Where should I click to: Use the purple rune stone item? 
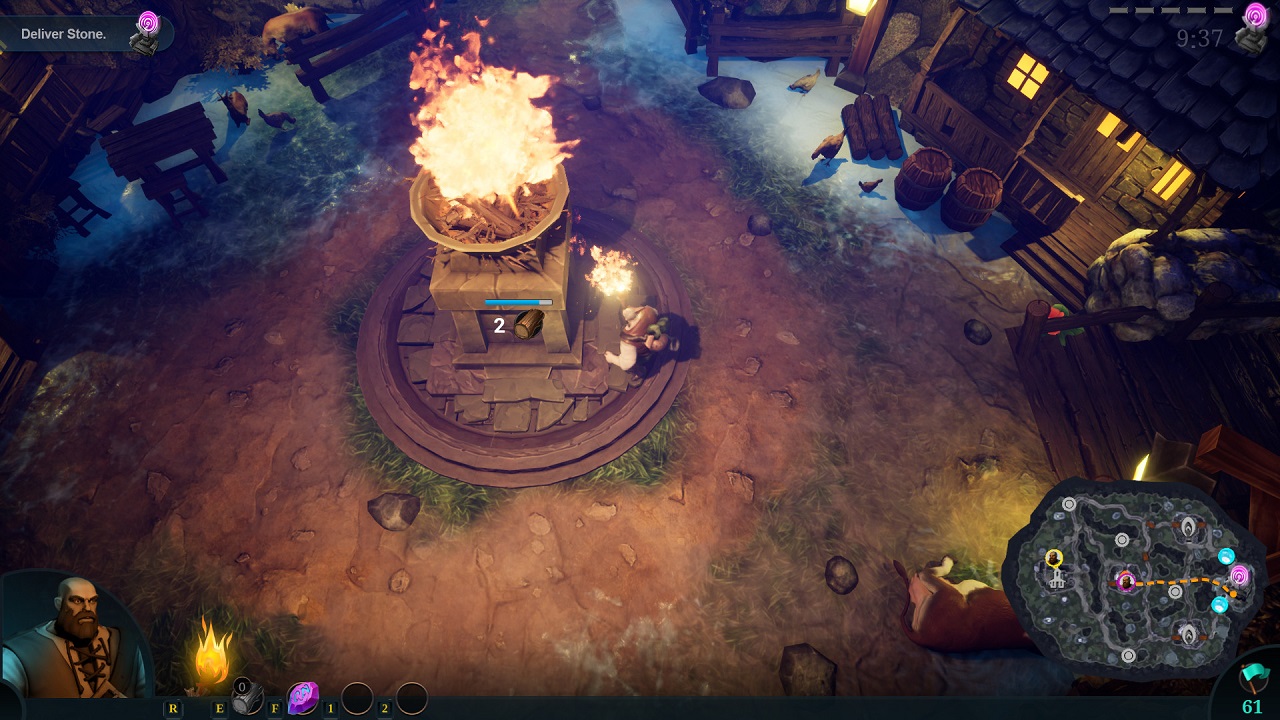tap(303, 698)
